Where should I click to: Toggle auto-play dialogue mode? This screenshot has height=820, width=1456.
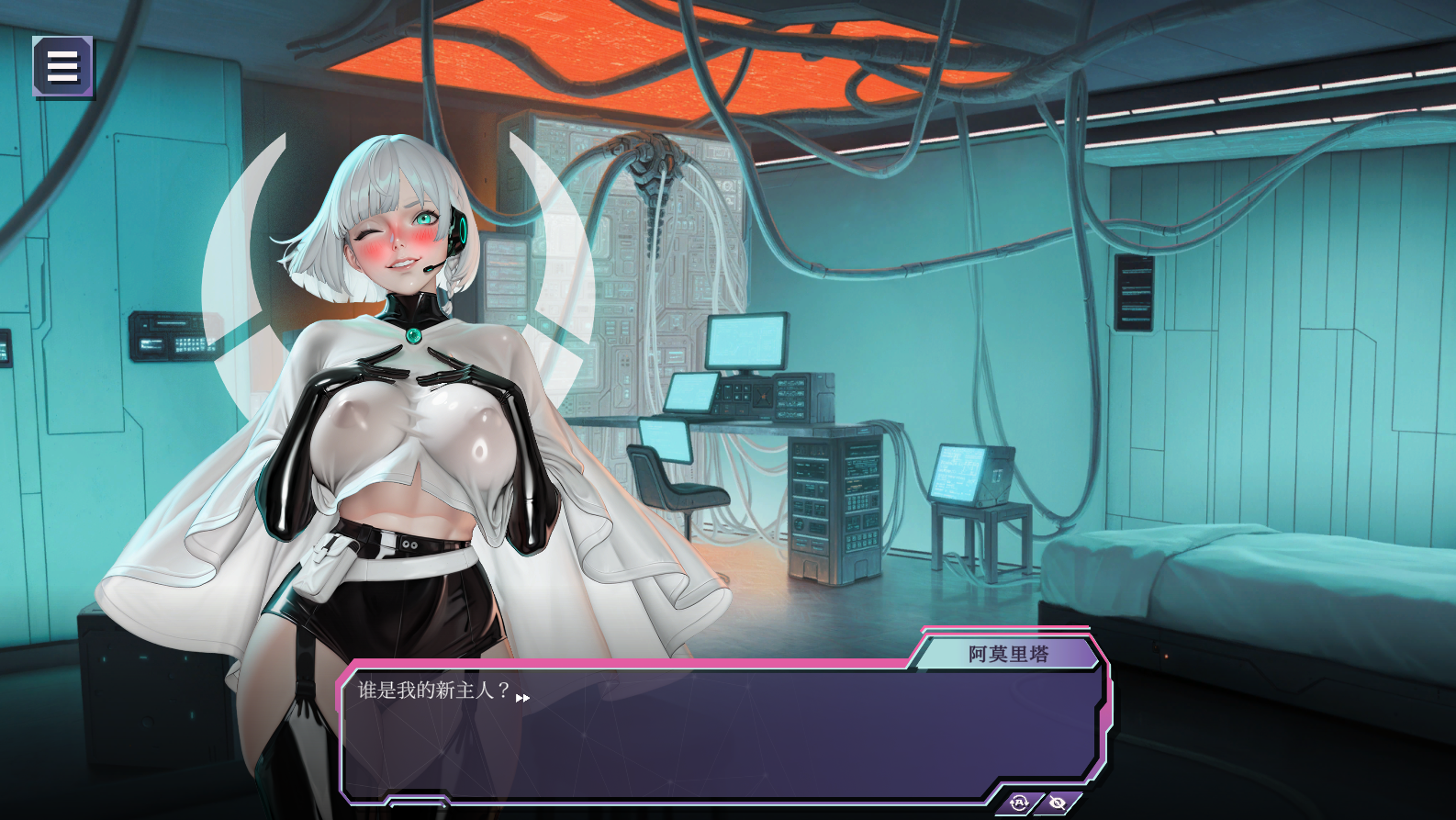pyautogui.click(x=1020, y=803)
